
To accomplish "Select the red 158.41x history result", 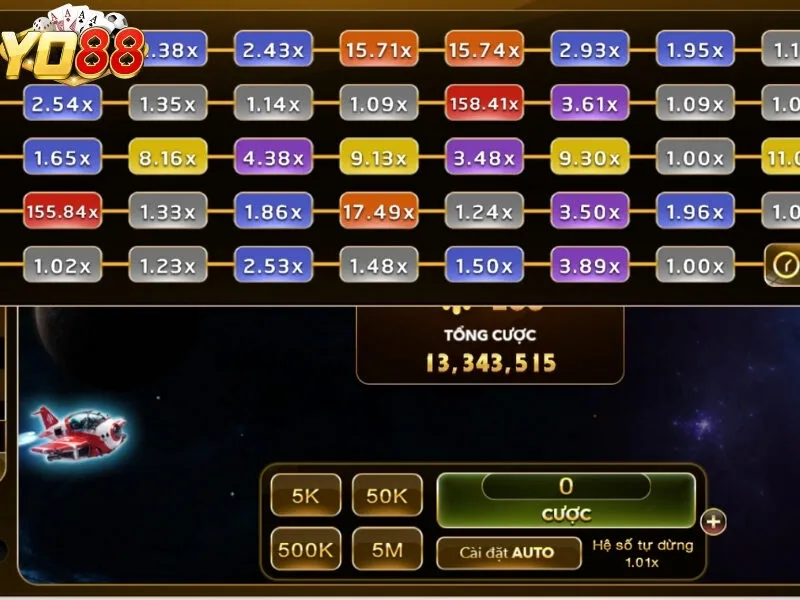I will coord(483,102).
